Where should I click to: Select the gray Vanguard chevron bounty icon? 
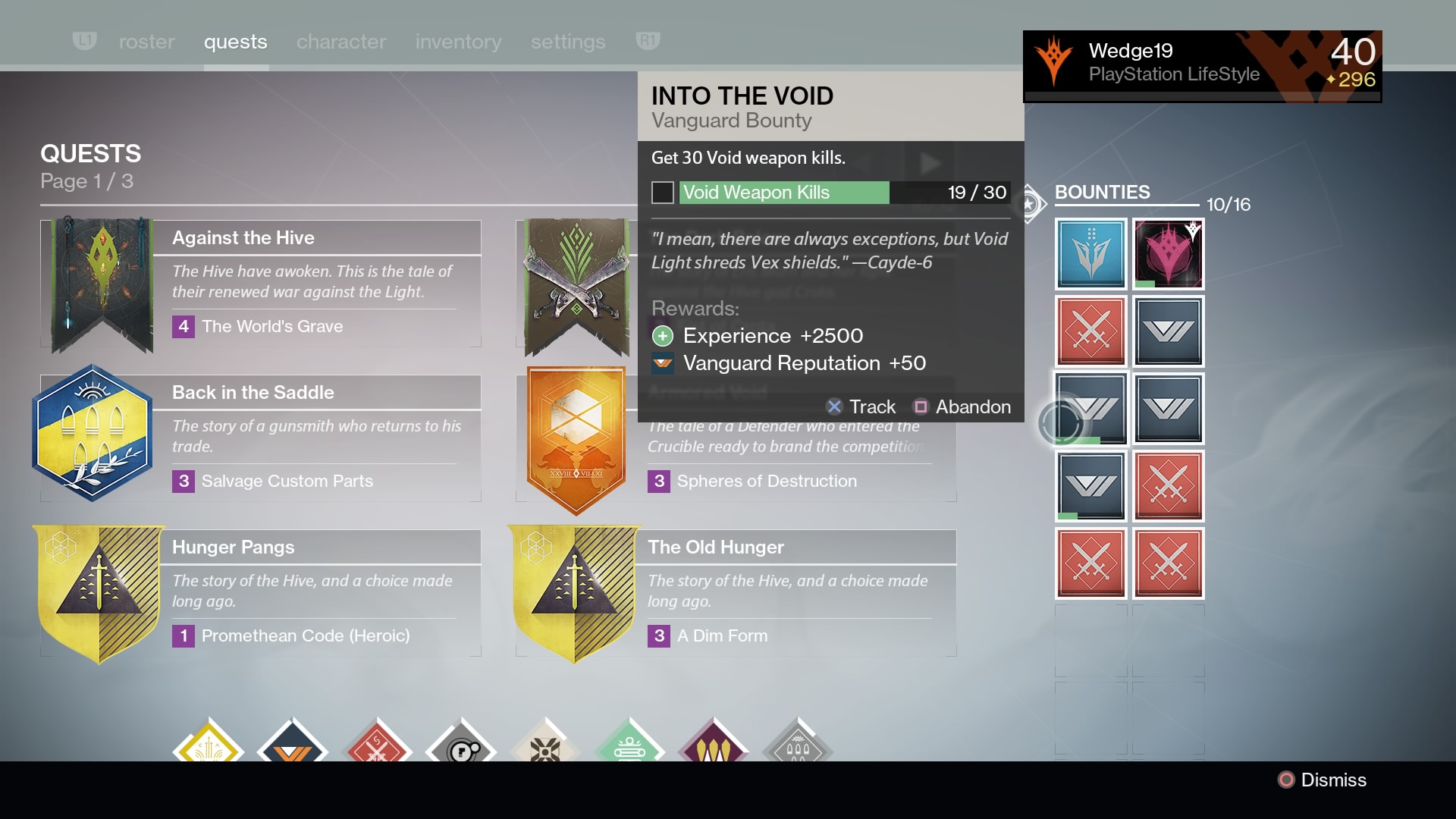[x=1168, y=331]
